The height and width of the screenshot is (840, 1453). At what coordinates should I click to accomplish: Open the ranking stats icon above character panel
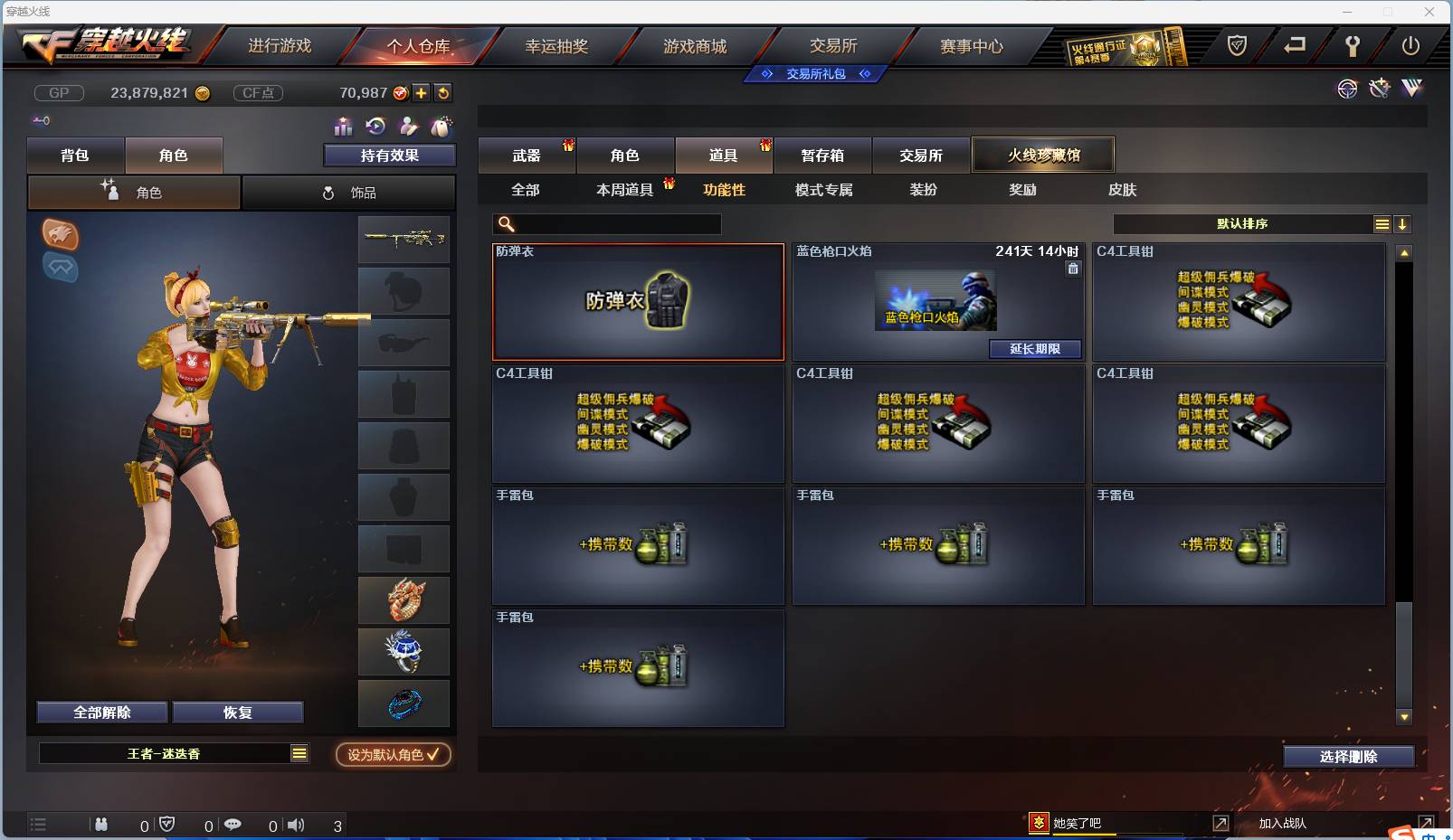[x=345, y=128]
